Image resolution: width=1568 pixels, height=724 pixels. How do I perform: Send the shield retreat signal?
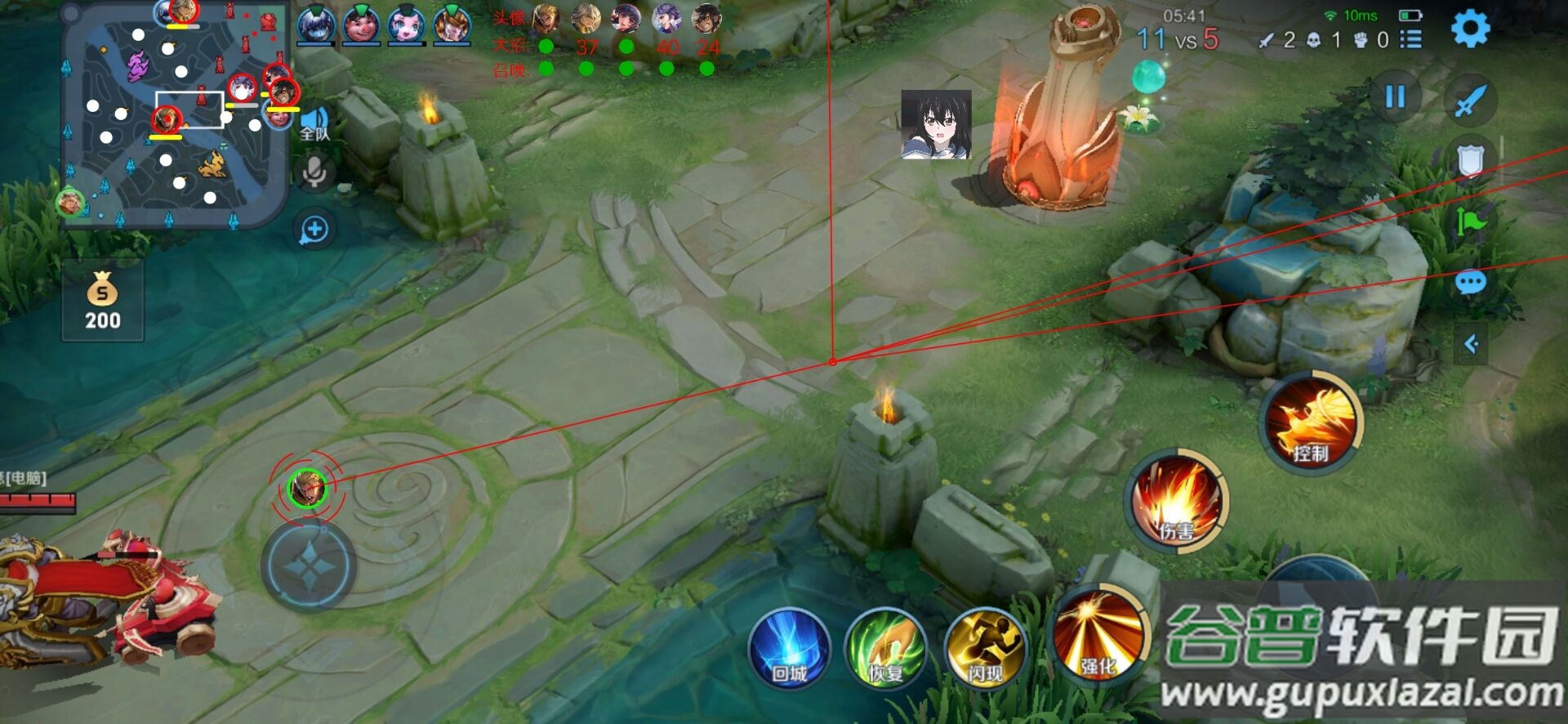pyautogui.click(x=1470, y=161)
